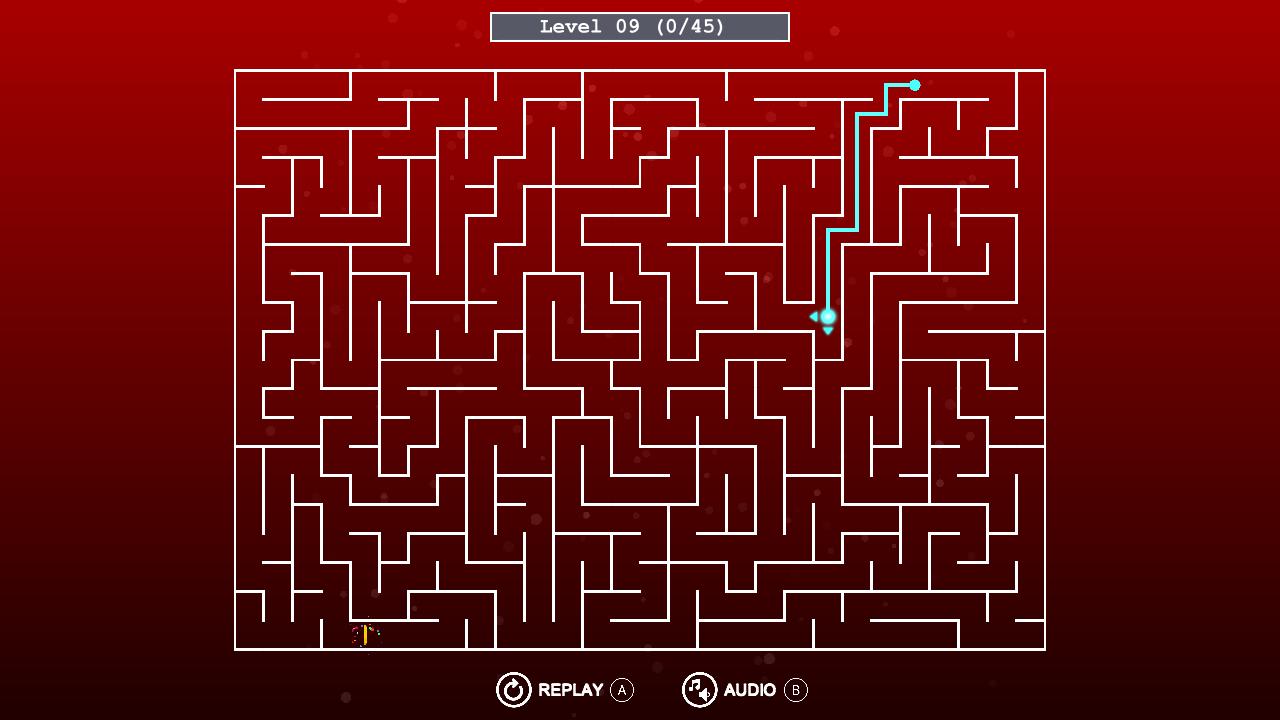Select the cyan player marker in the maze
This screenshot has height=720, width=1280.
(827, 316)
